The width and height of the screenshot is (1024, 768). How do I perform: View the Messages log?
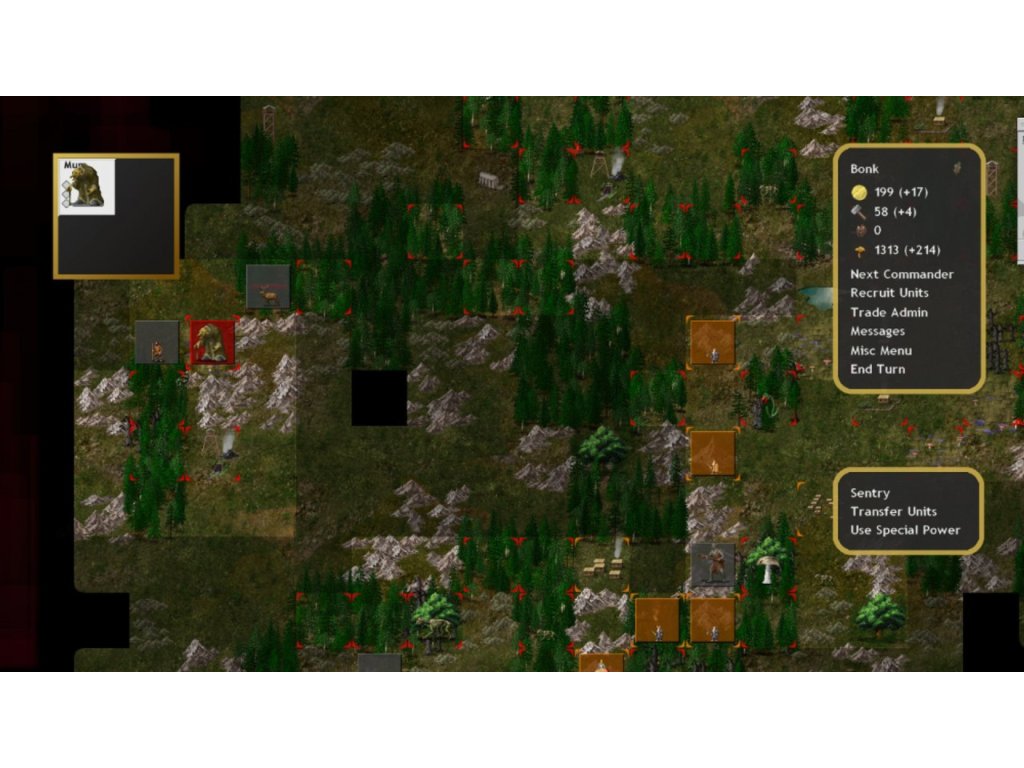877,331
